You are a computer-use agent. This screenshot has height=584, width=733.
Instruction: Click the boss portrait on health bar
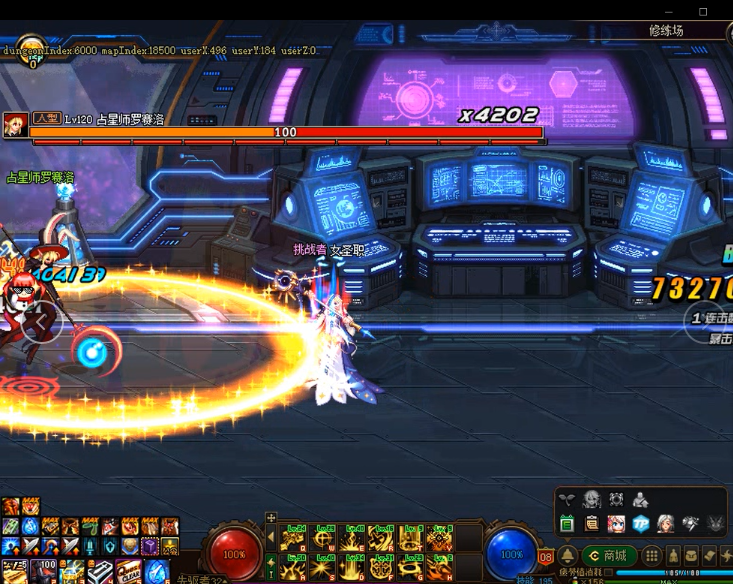pos(15,125)
